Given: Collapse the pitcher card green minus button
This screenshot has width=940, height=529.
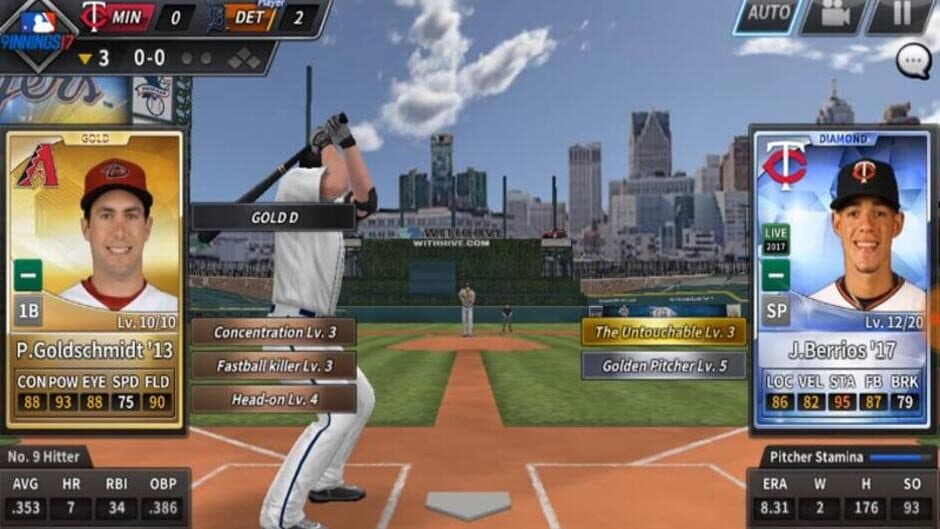Looking at the screenshot, I should [776, 274].
